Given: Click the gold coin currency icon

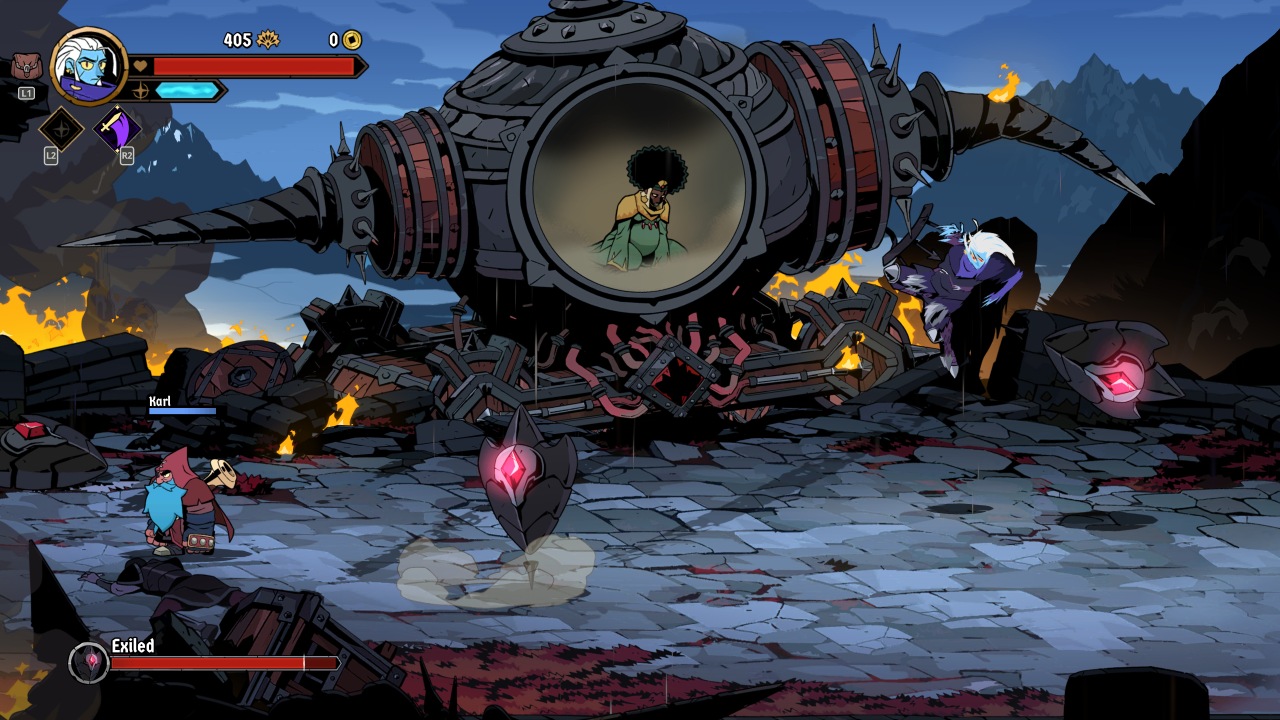Looking at the screenshot, I should click(352, 40).
